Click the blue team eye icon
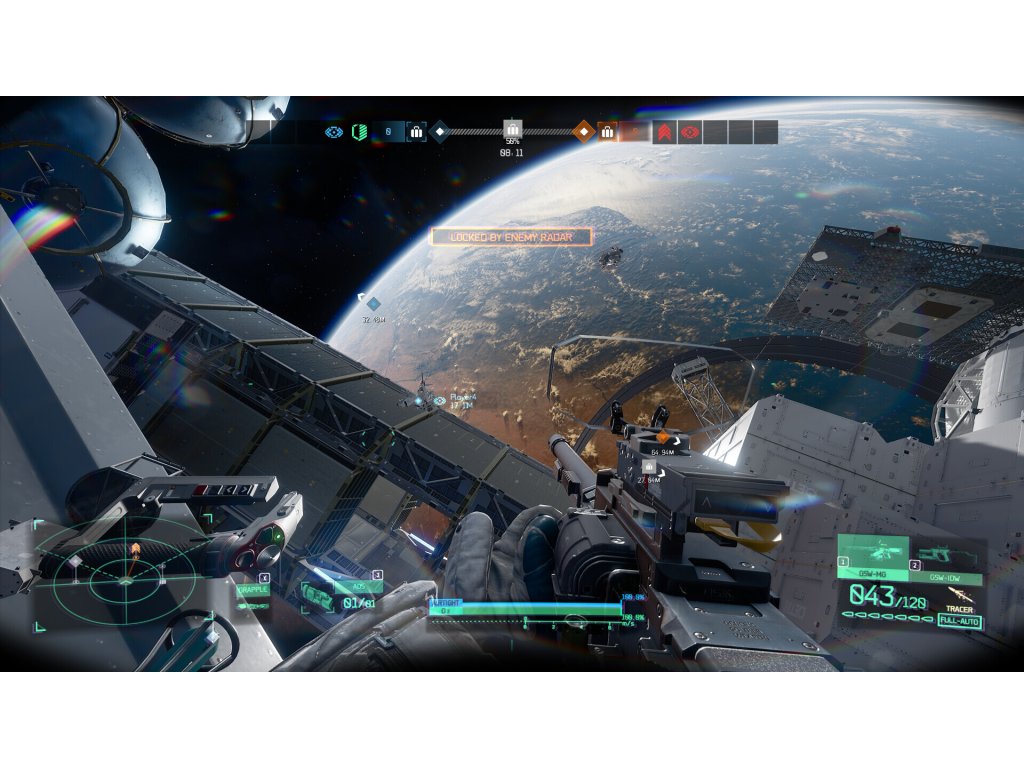 [334, 132]
